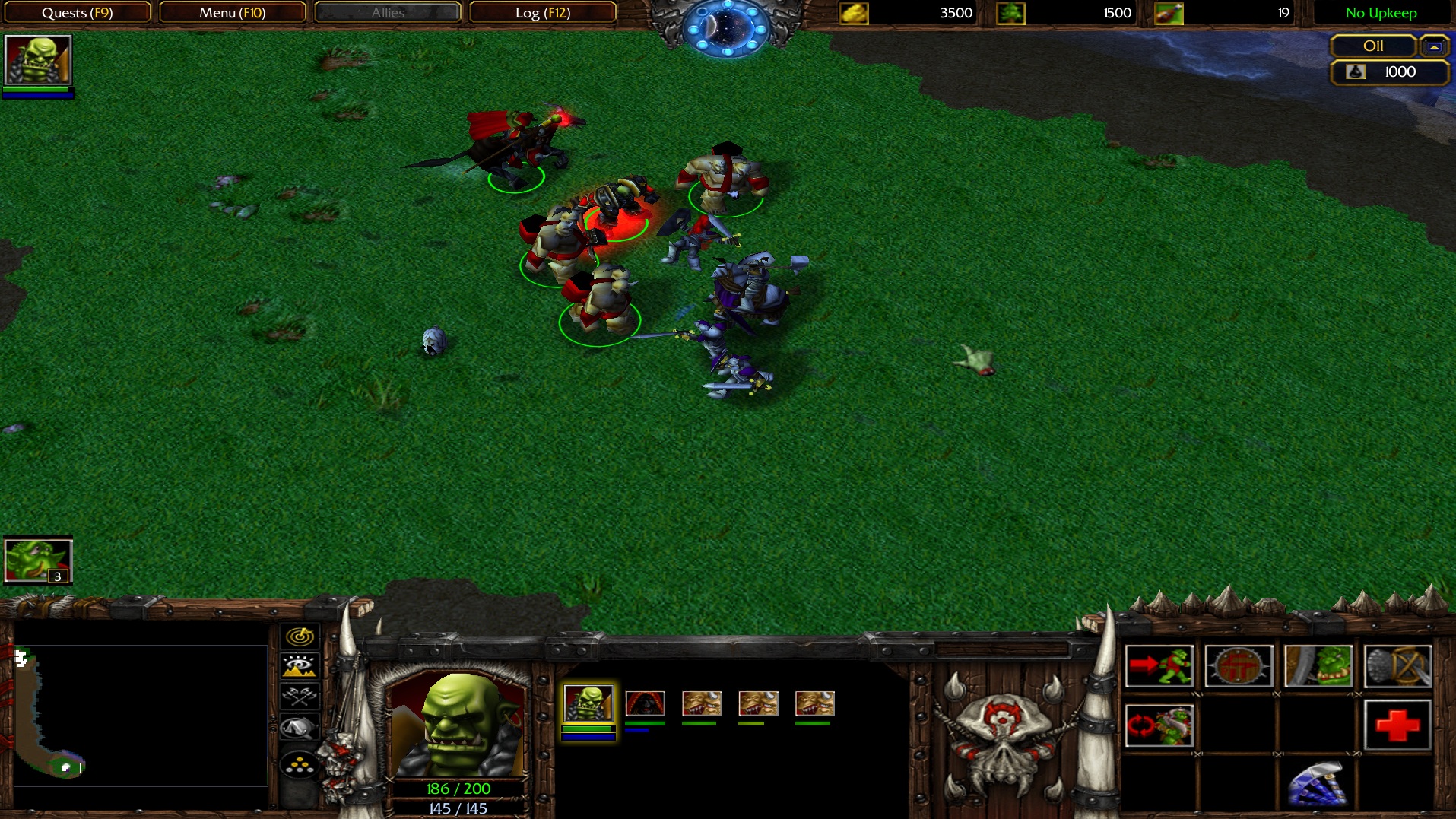Click the day-night cycle indicator at top center

tap(728, 29)
